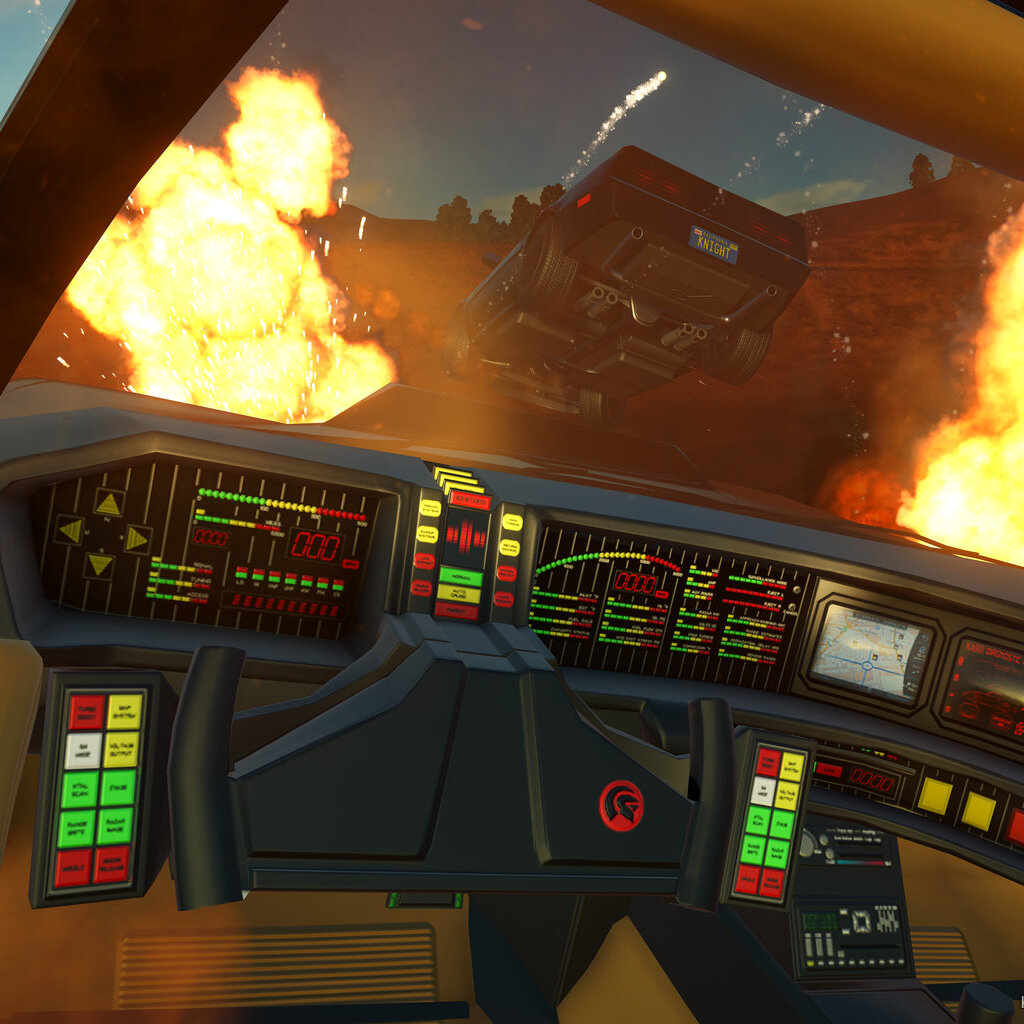Fire Missile from the right keypad

747,878
